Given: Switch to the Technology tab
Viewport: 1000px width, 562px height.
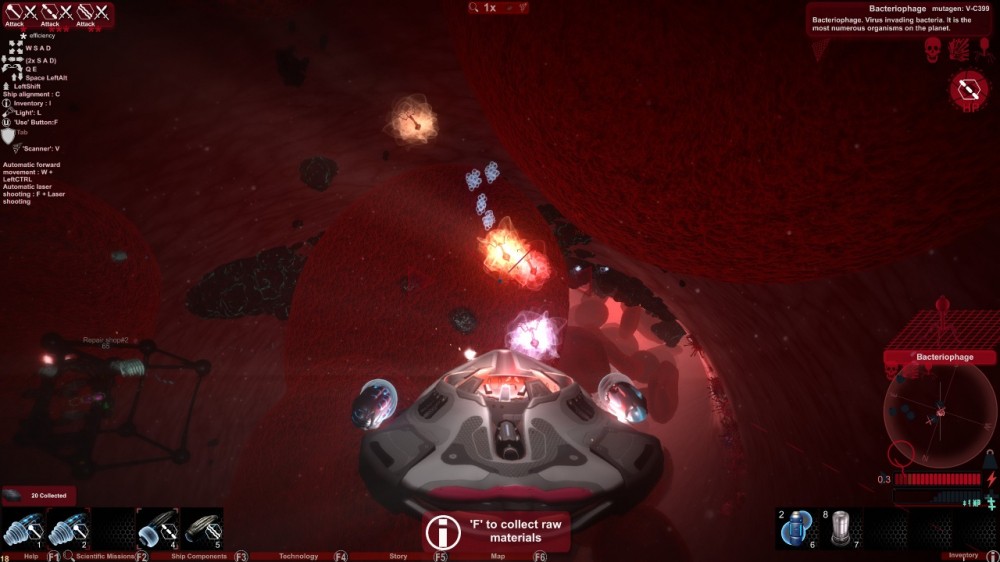Looking at the screenshot, I should coord(298,556).
